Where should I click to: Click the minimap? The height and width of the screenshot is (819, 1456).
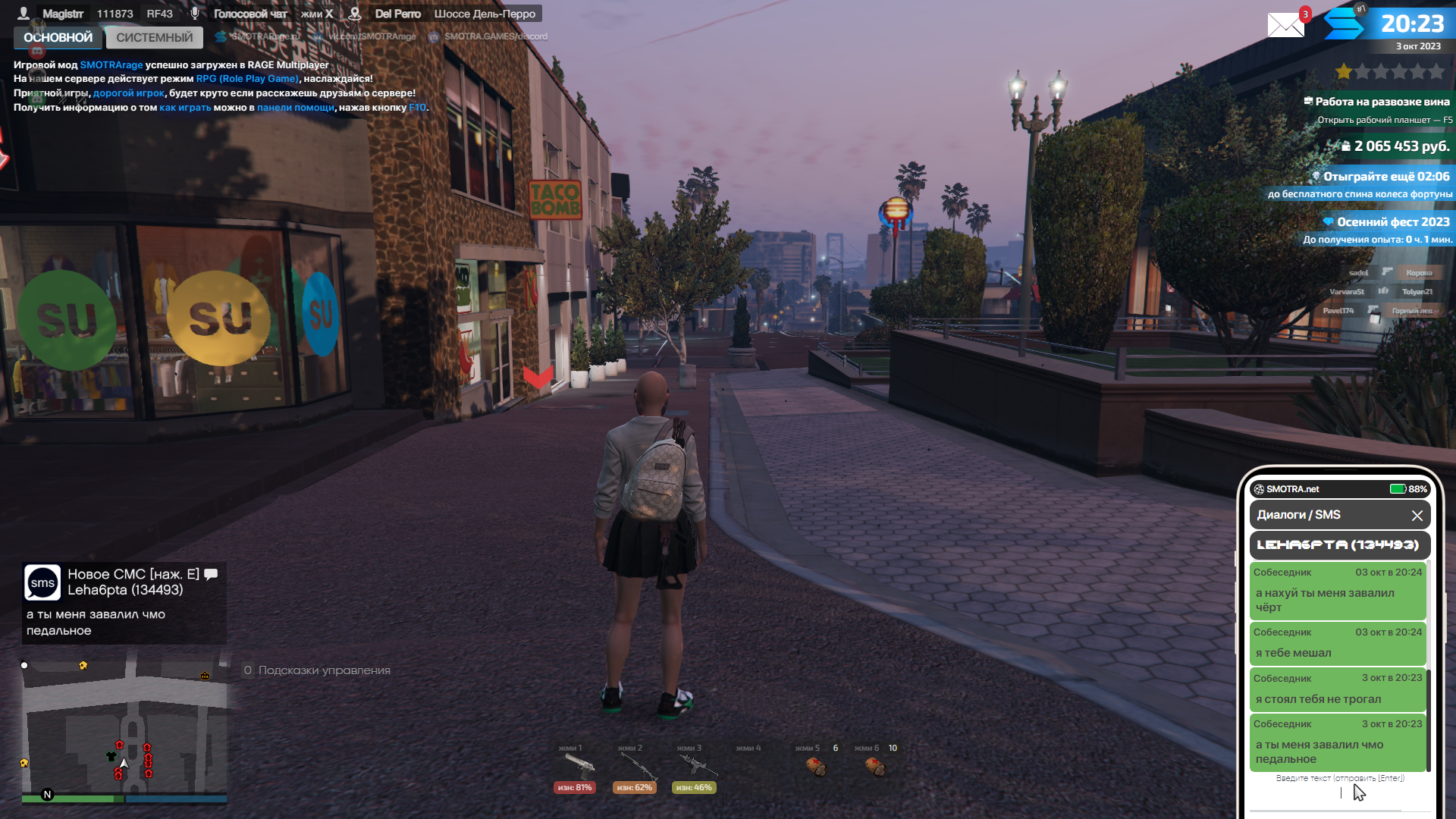124,729
